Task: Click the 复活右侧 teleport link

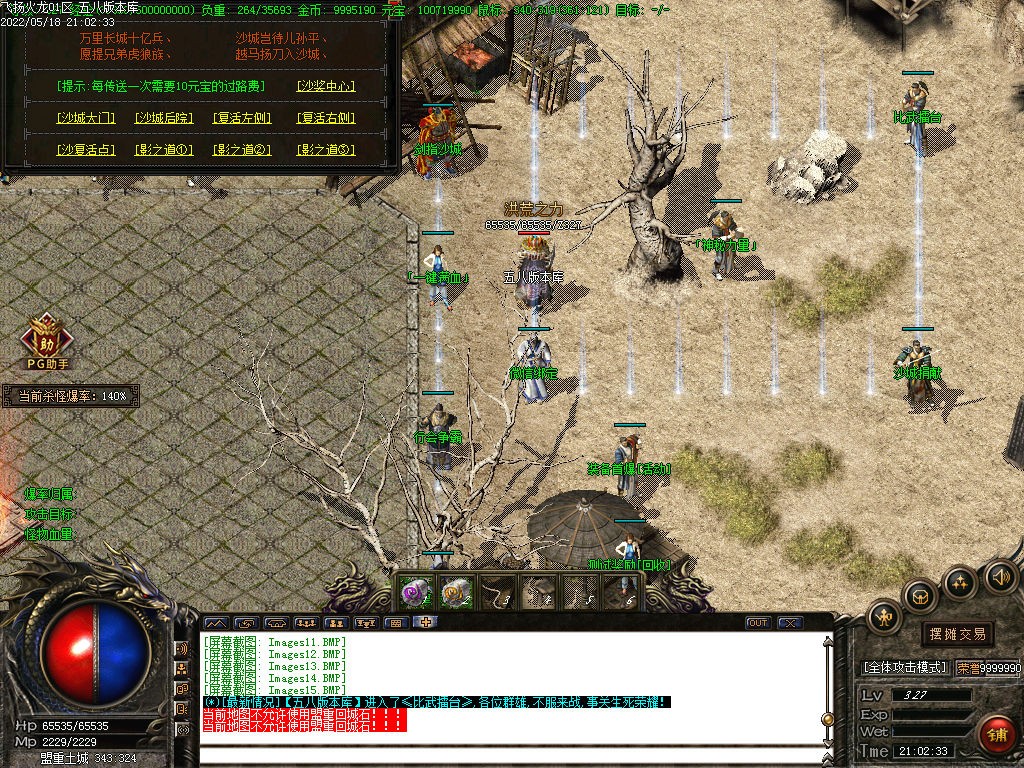Action: pos(326,118)
